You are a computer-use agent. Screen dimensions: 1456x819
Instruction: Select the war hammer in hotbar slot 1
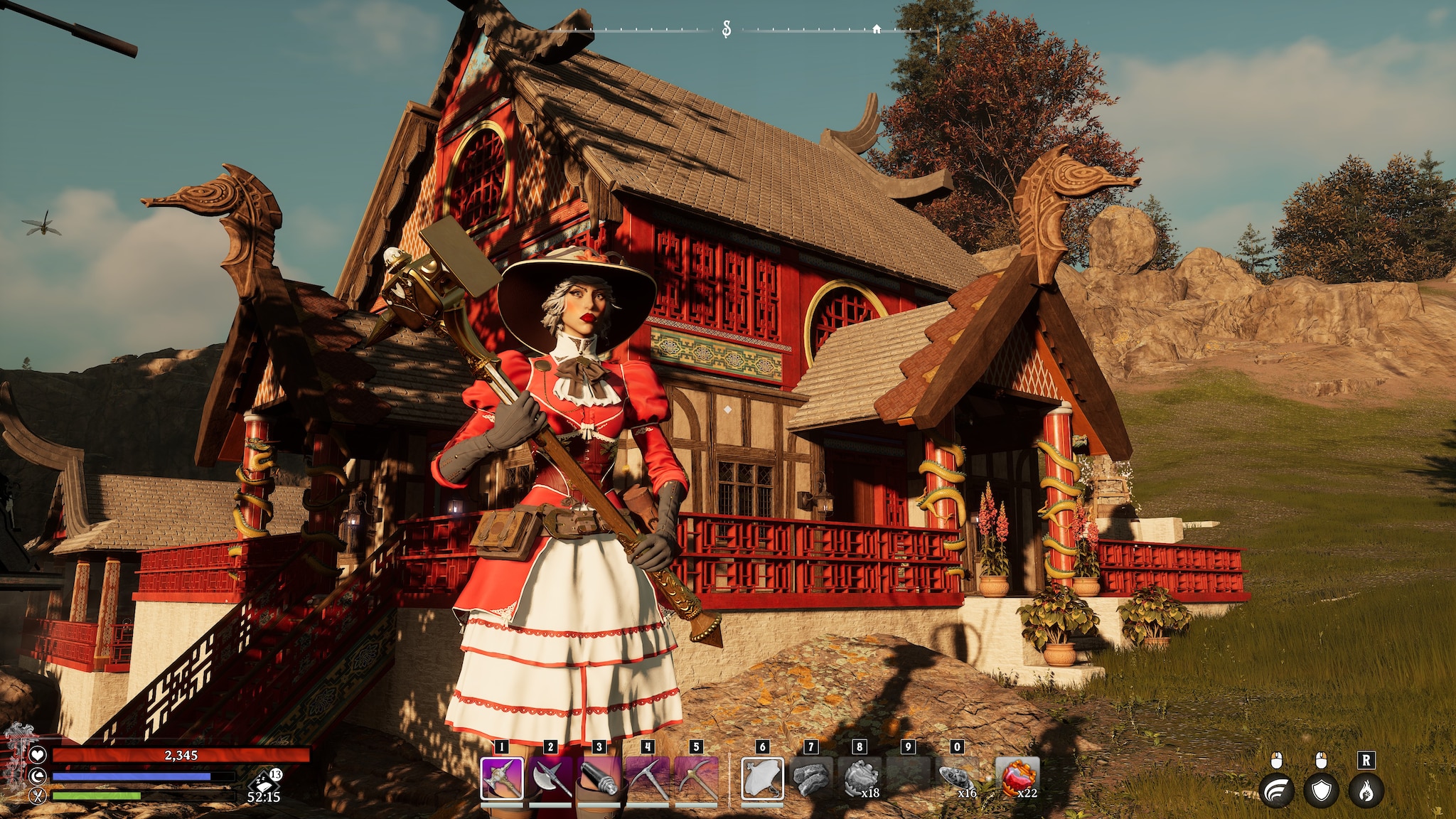tap(503, 778)
